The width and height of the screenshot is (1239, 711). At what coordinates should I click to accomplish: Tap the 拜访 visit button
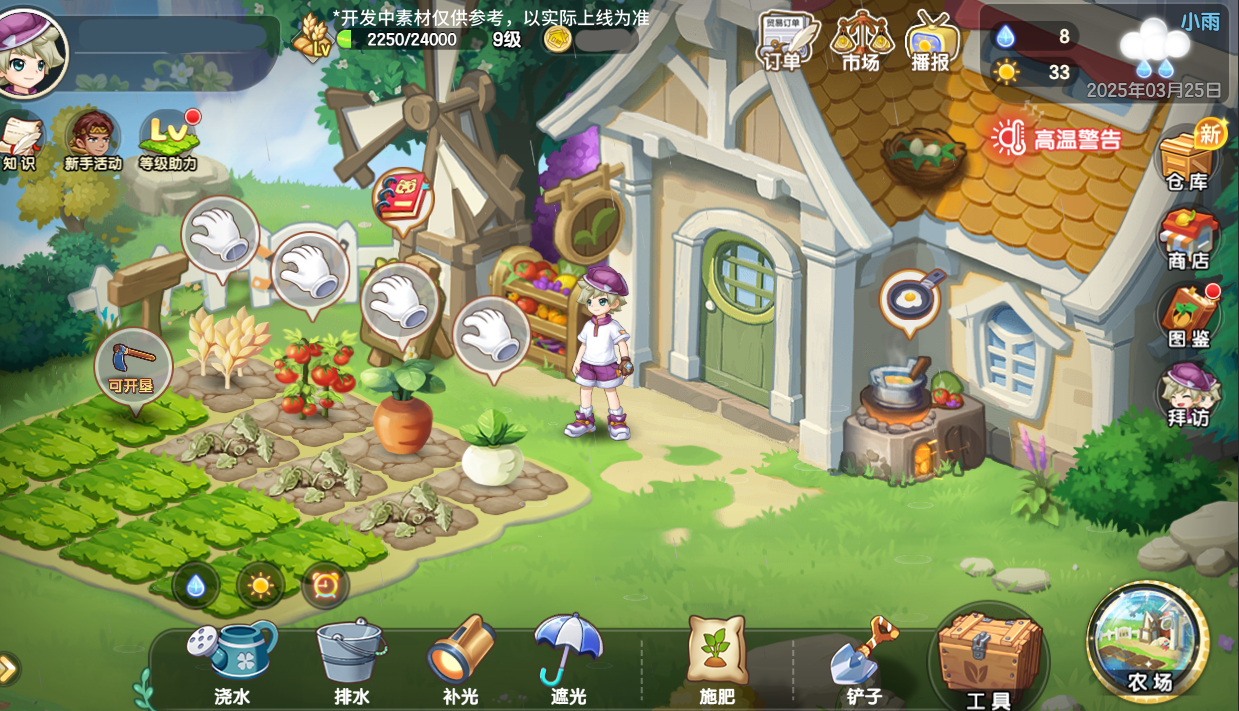pyautogui.click(x=1189, y=394)
